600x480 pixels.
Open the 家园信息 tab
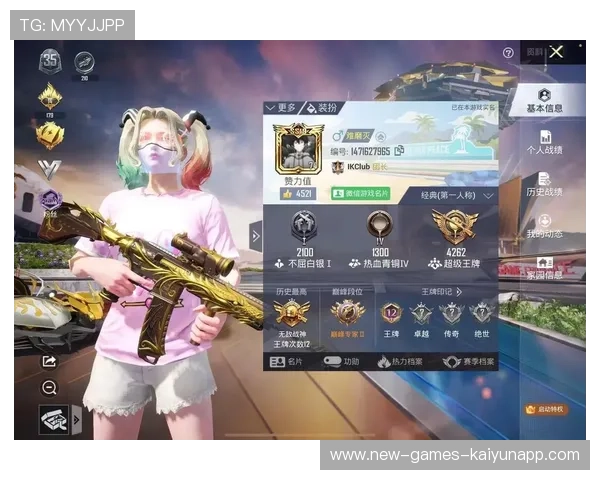[x=545, y=268]
